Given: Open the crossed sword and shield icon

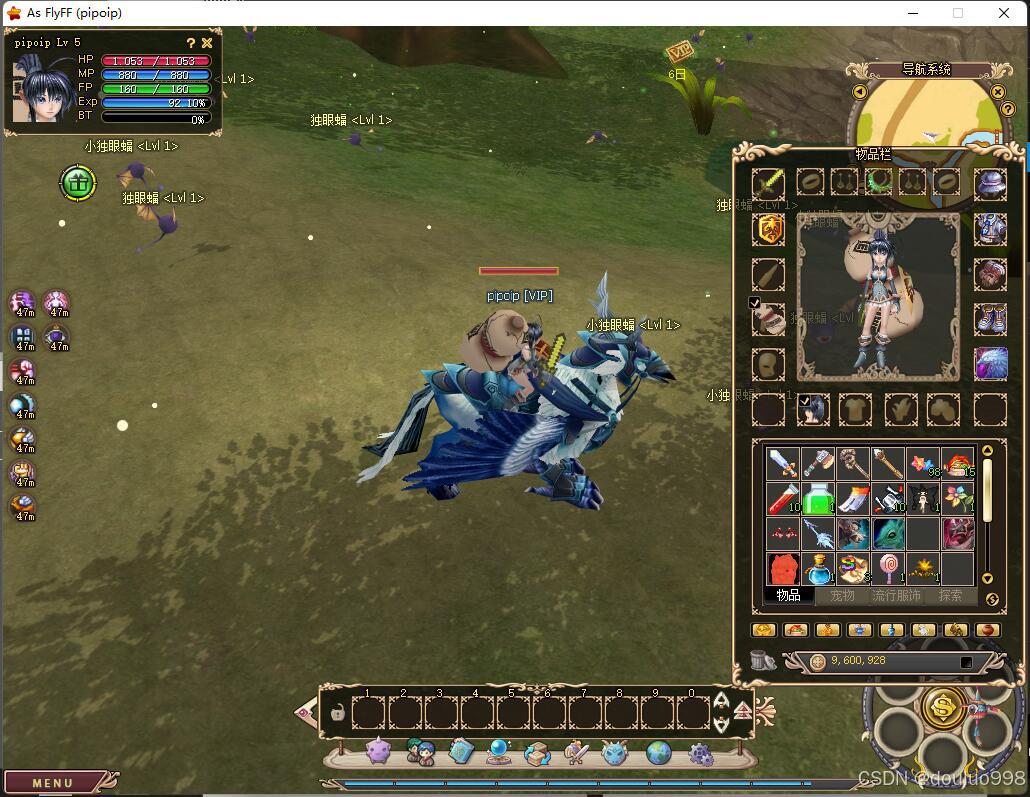Looking at the screenshot, I should [x=576, y=753].
